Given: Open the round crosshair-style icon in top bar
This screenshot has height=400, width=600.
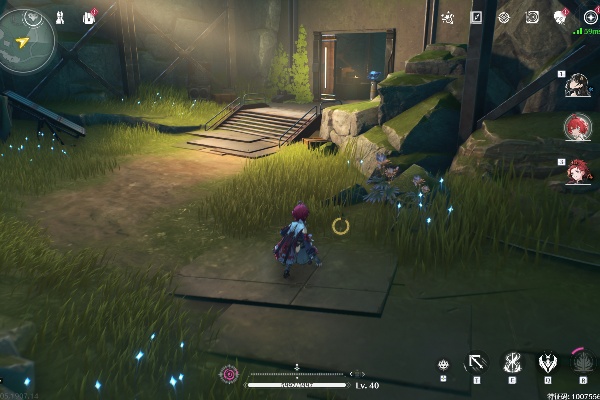Looking at the screenshot, I should tap(503, 17).
